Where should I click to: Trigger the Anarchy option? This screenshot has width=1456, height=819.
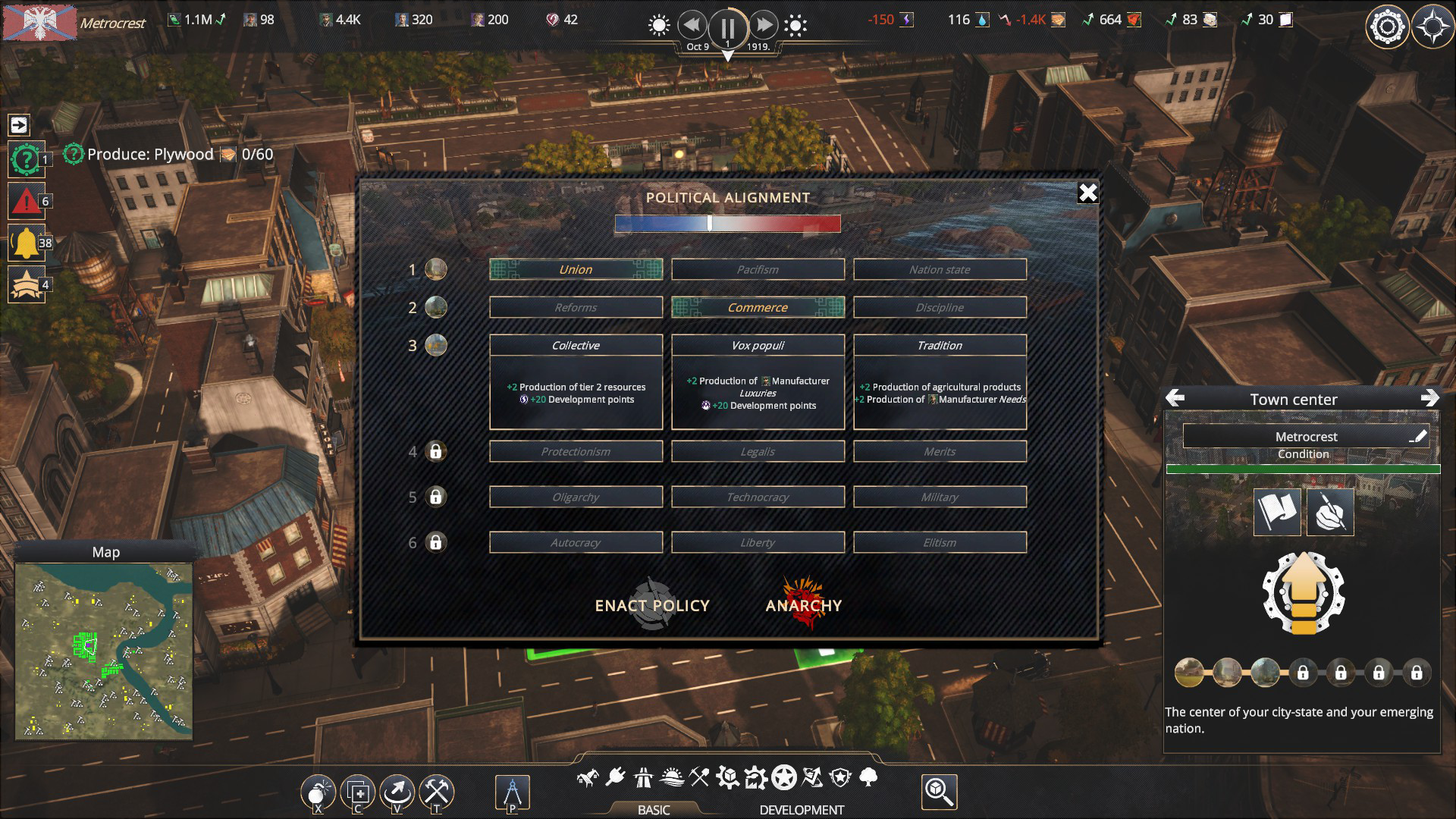point(804,605)
